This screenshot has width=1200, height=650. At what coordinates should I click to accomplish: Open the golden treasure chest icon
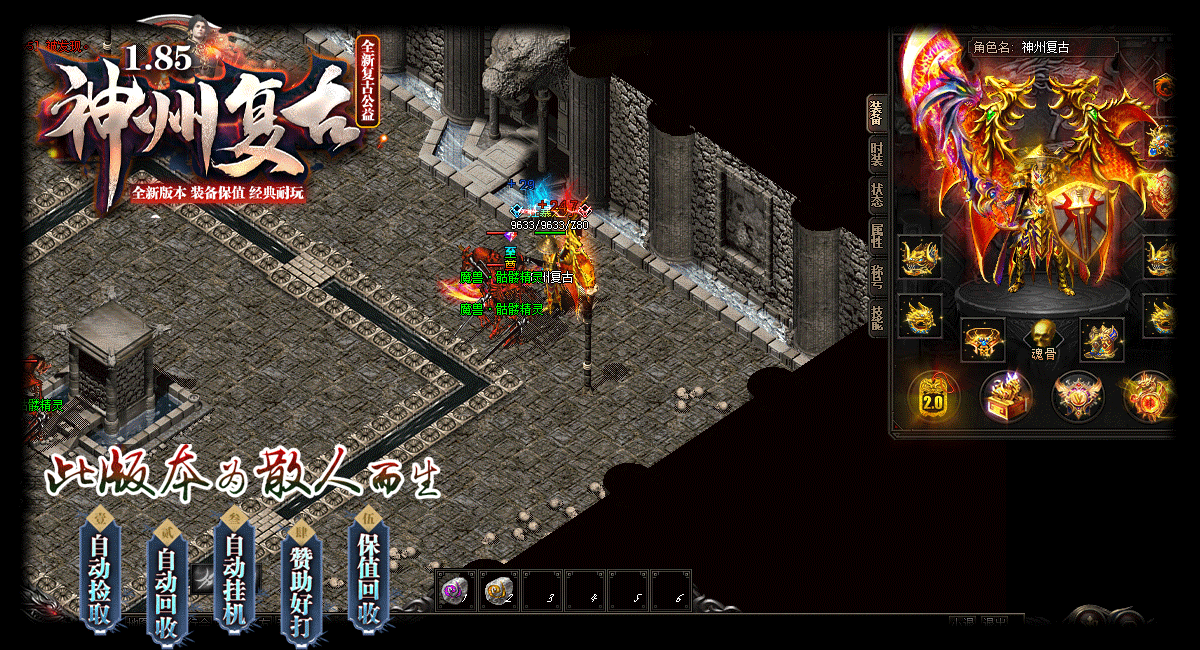click(1006, 396)
